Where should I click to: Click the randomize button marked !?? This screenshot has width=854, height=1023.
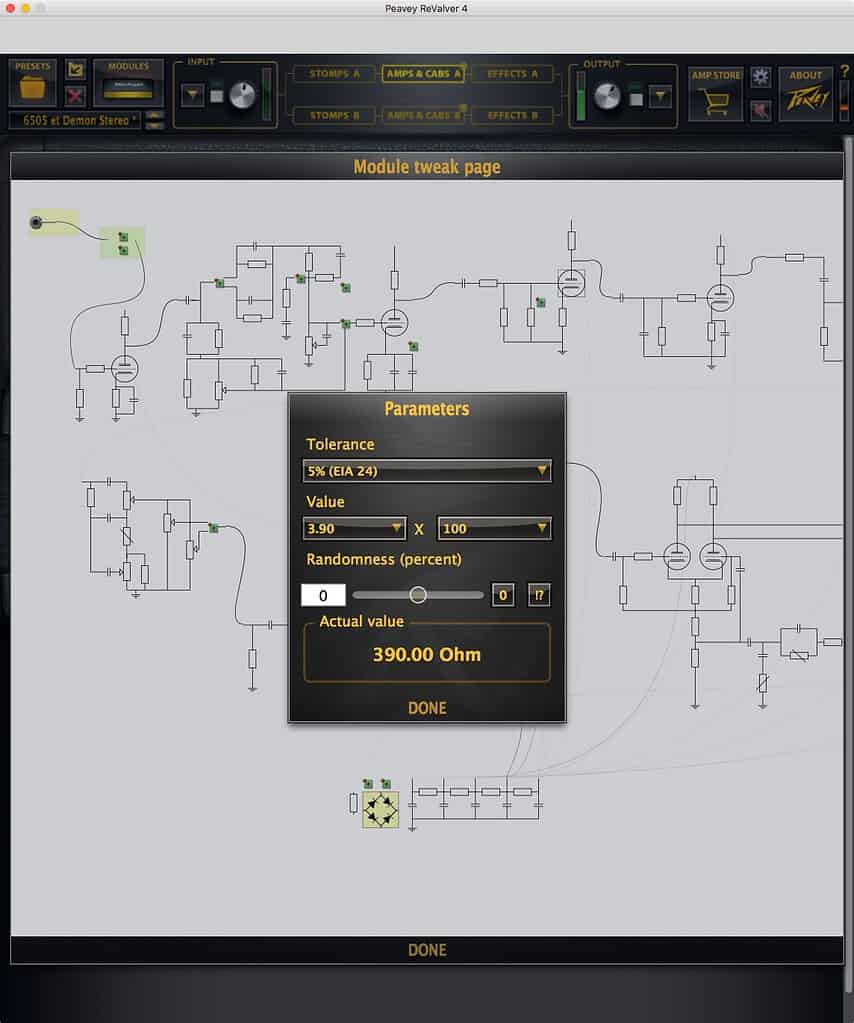(538, 596)
